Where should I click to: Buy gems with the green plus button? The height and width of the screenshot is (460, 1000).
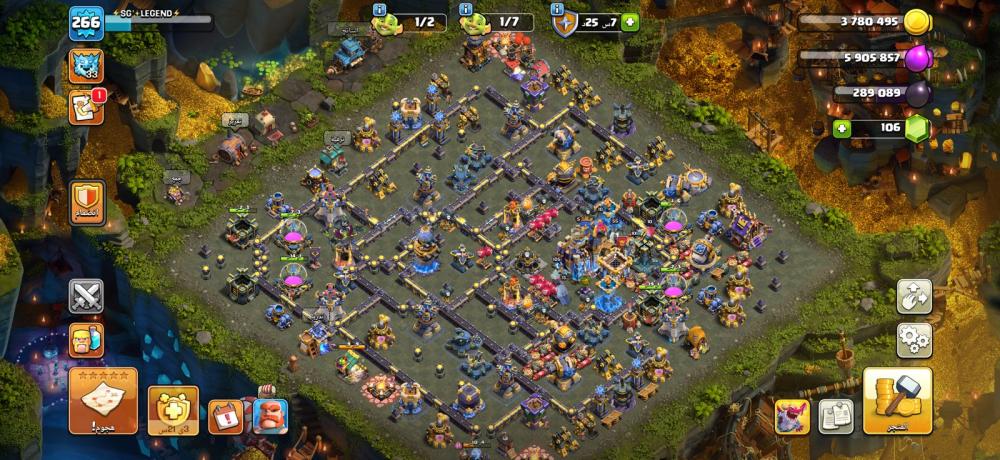pos(842,128)
